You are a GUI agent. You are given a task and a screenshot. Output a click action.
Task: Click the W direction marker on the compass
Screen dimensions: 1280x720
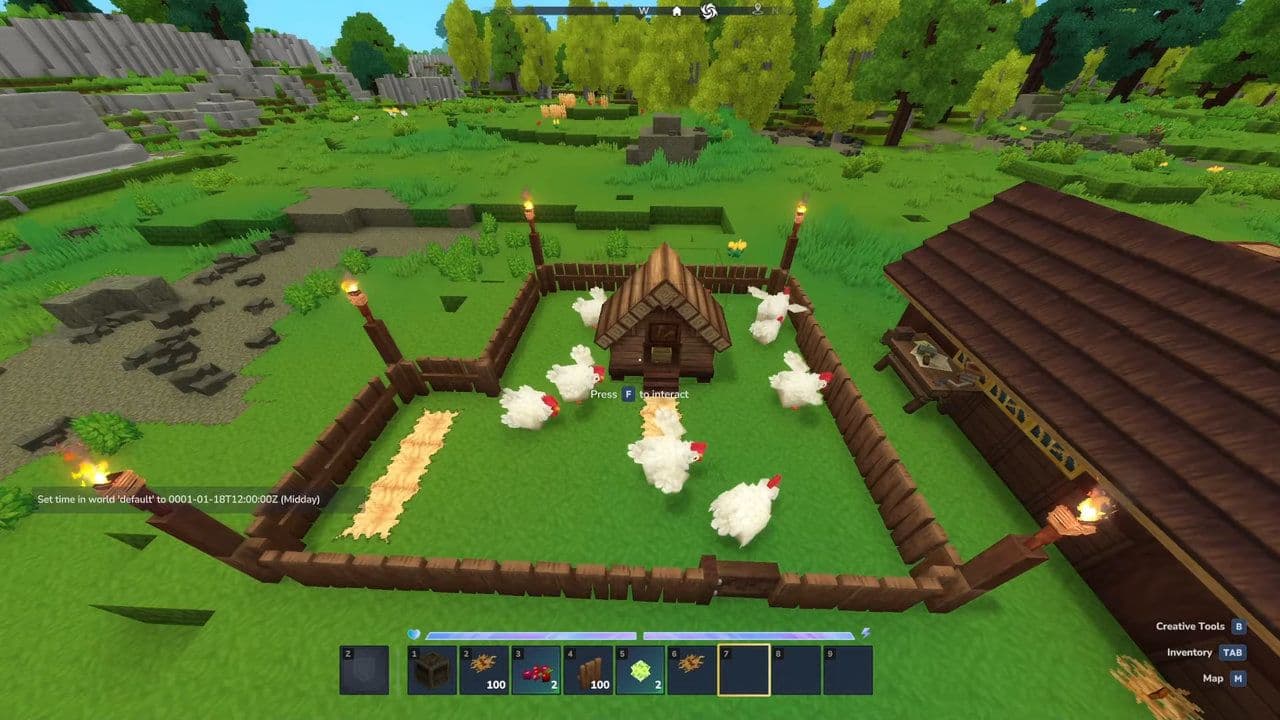click(x=643, y=12)
